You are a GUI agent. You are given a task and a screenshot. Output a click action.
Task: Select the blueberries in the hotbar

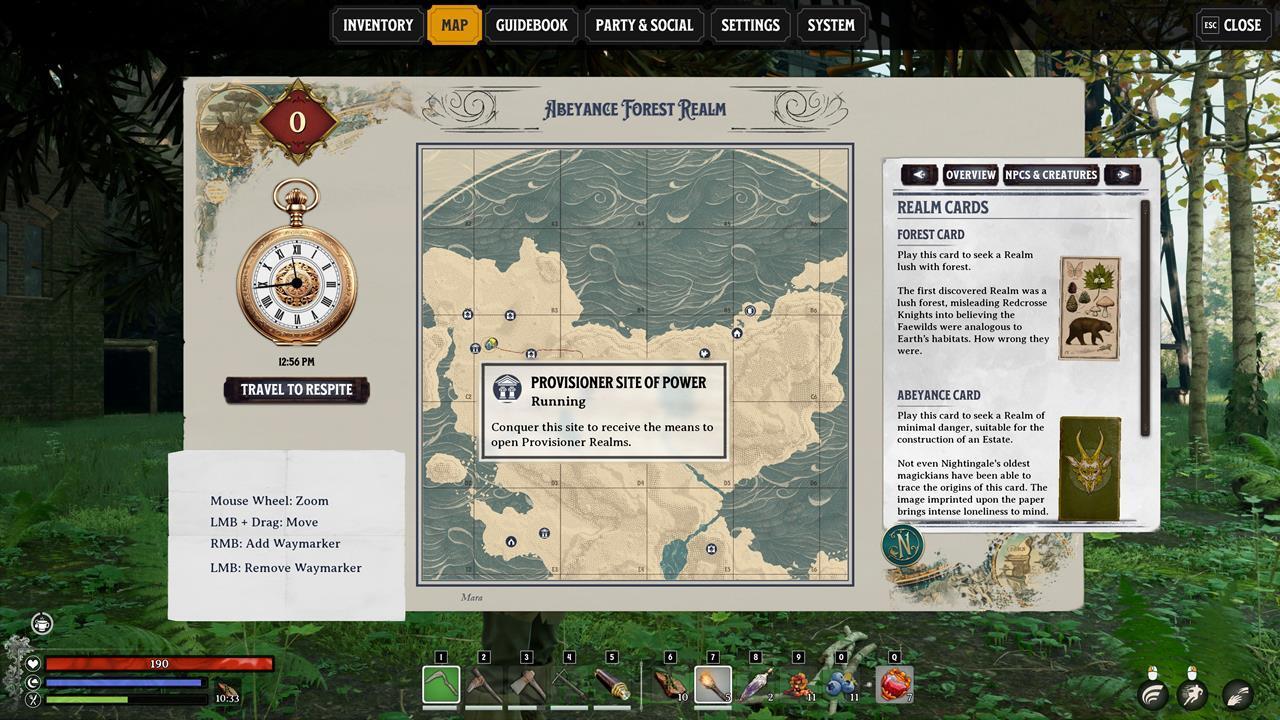(841, 685)
